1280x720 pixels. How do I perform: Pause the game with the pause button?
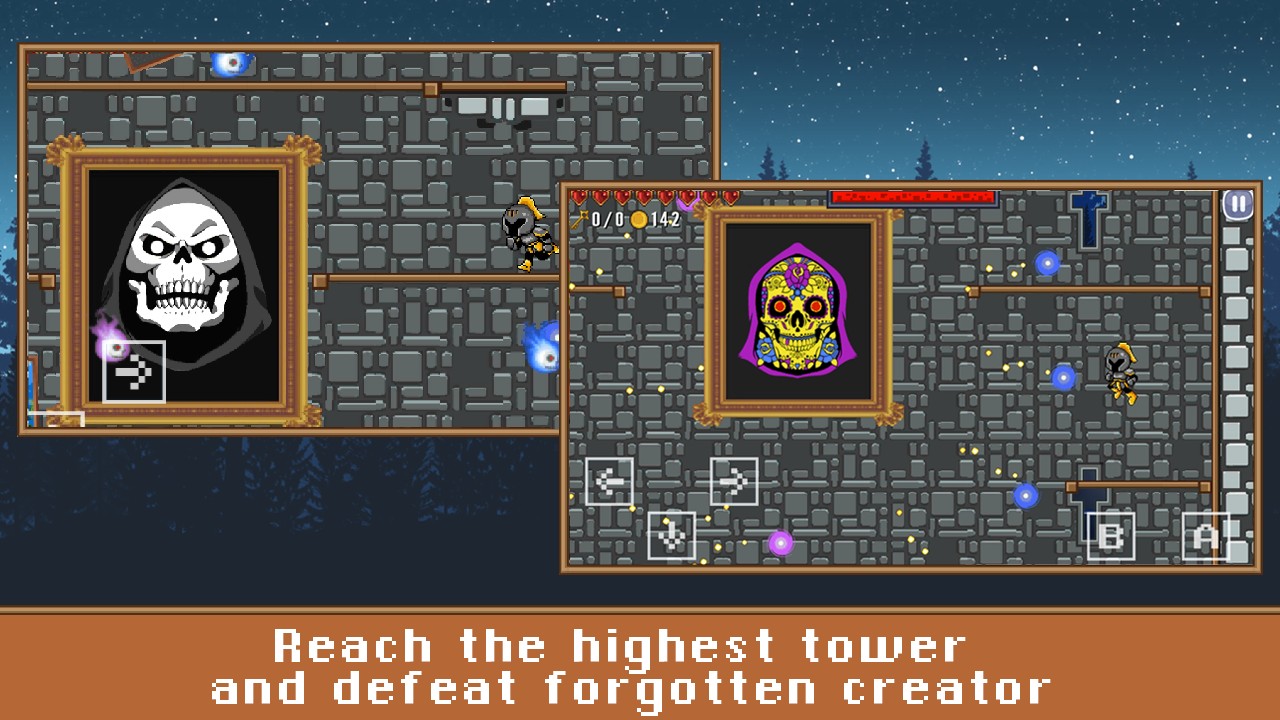pos(1238,205)
